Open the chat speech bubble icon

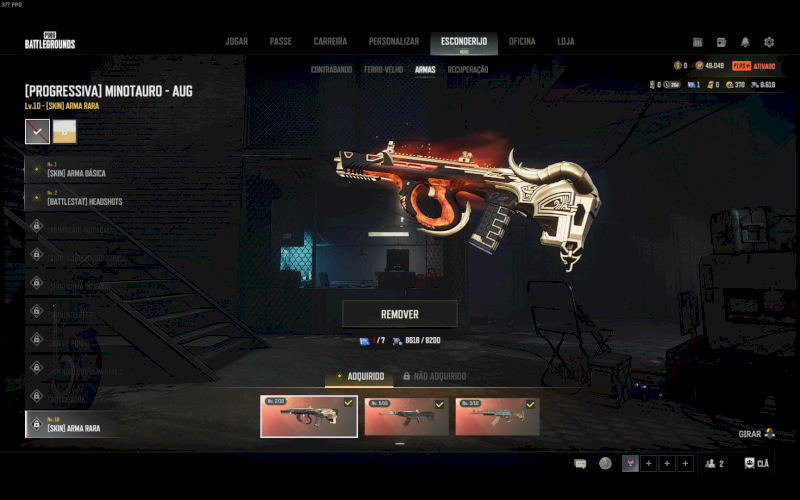(580, 464)
